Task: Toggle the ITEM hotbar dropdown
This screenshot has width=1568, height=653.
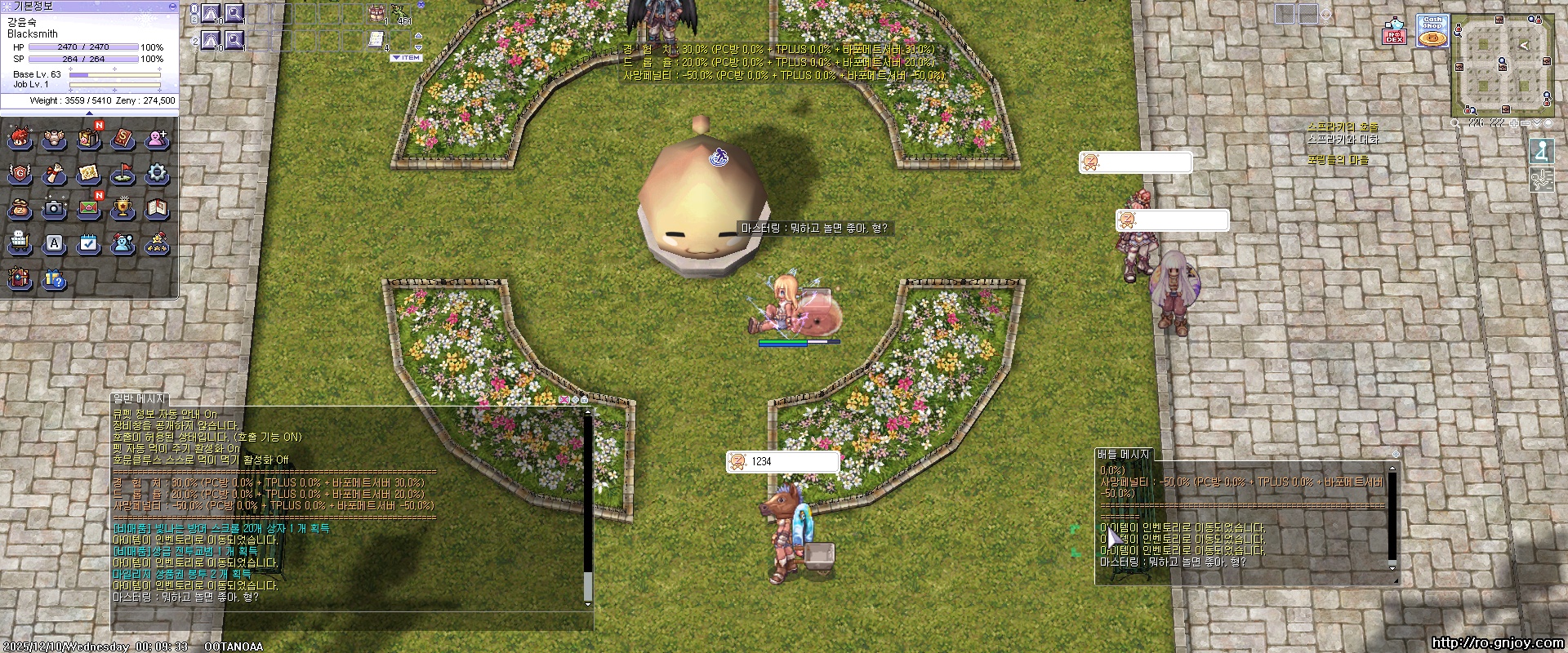Action: pos(406,58)
